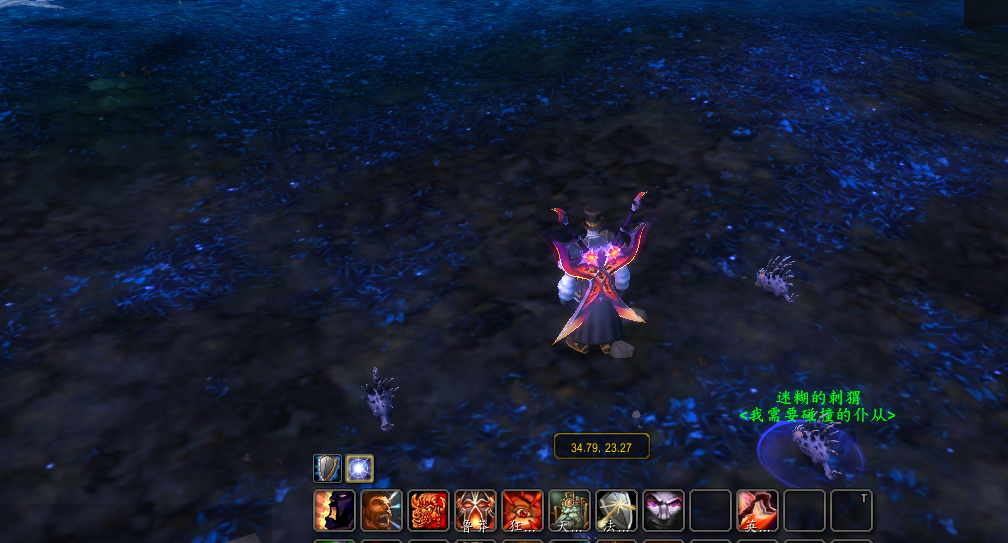Use the bearded shouting man ability
The width and height of the screenshot is (1008, 543).
[x=381, y=510]
